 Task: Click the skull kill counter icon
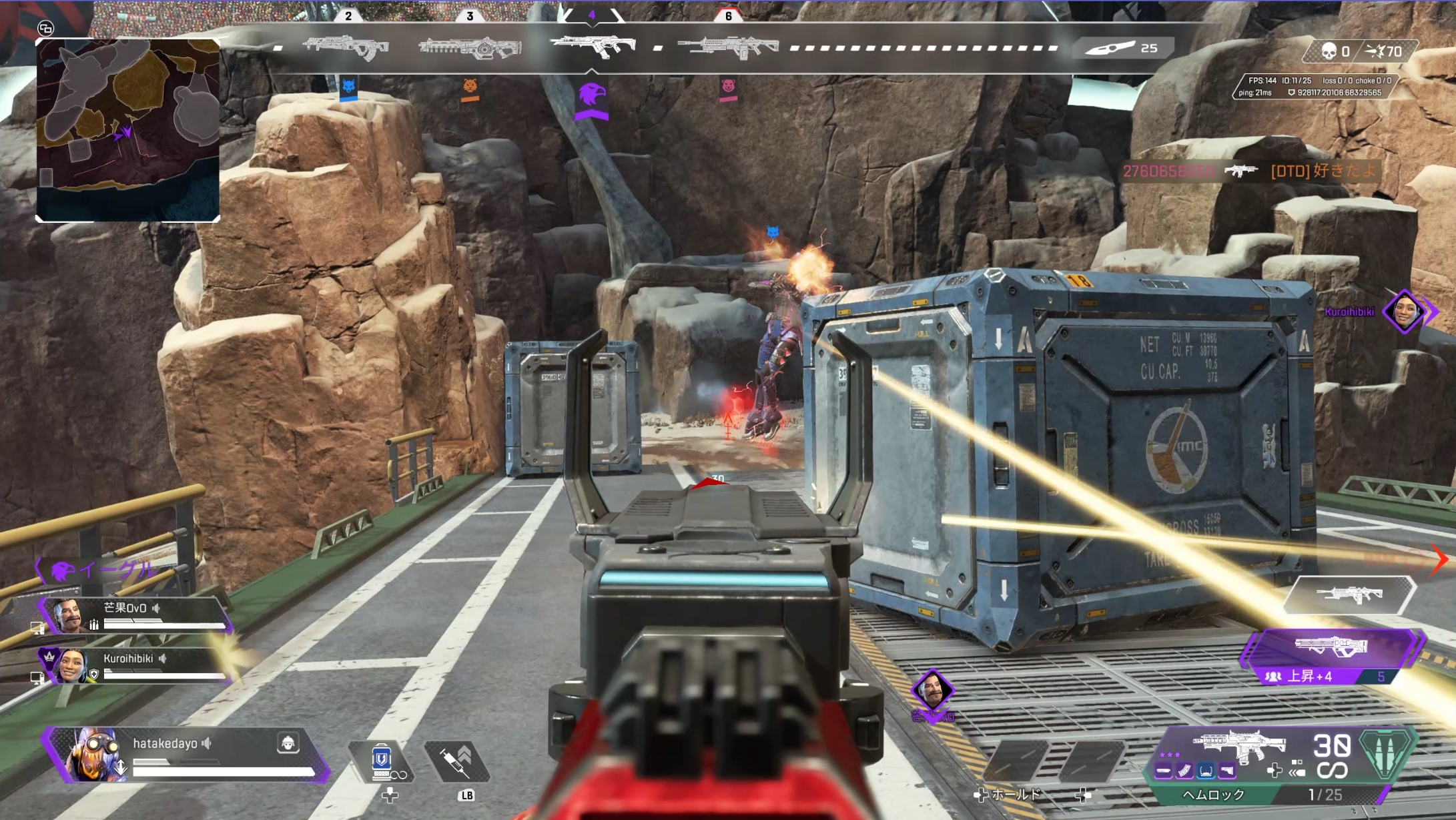(1329, 50)
